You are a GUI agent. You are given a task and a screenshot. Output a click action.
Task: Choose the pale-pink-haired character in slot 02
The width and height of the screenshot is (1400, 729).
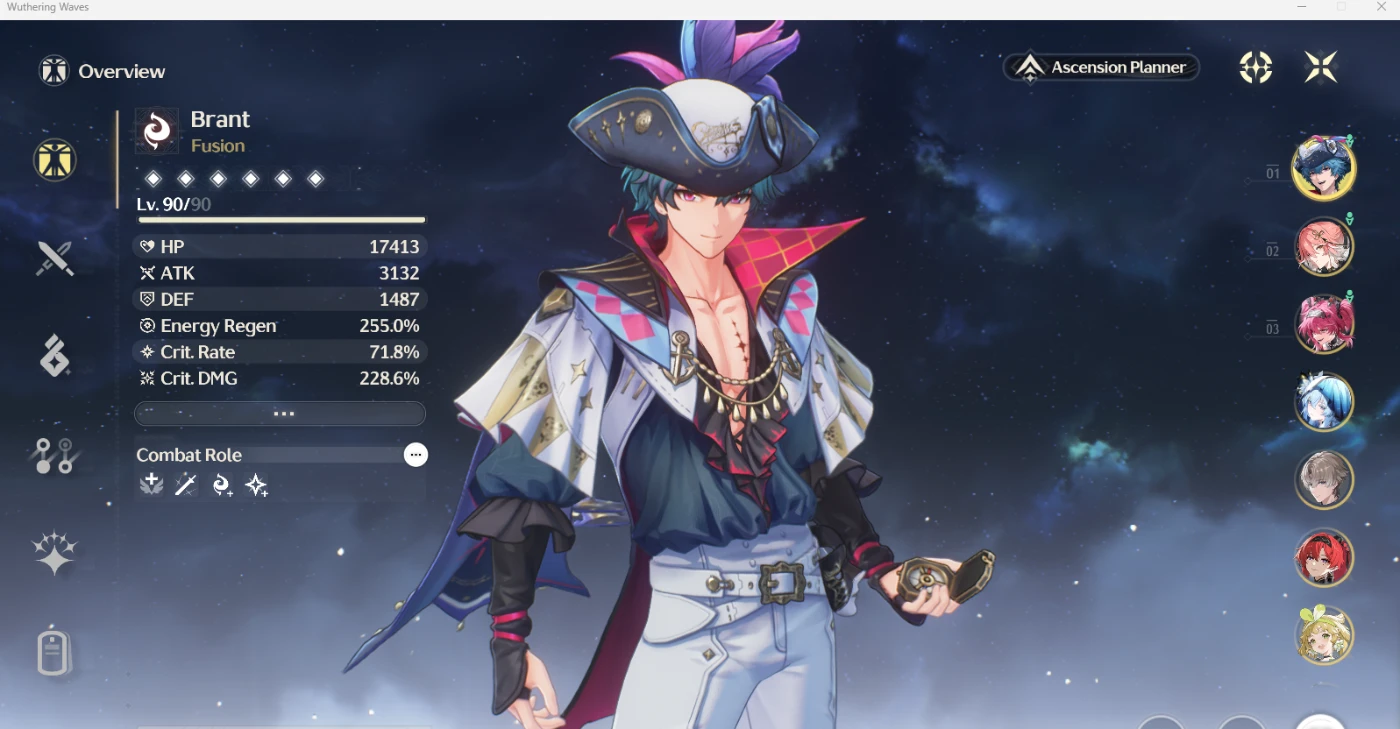(x=1324, y=246)
